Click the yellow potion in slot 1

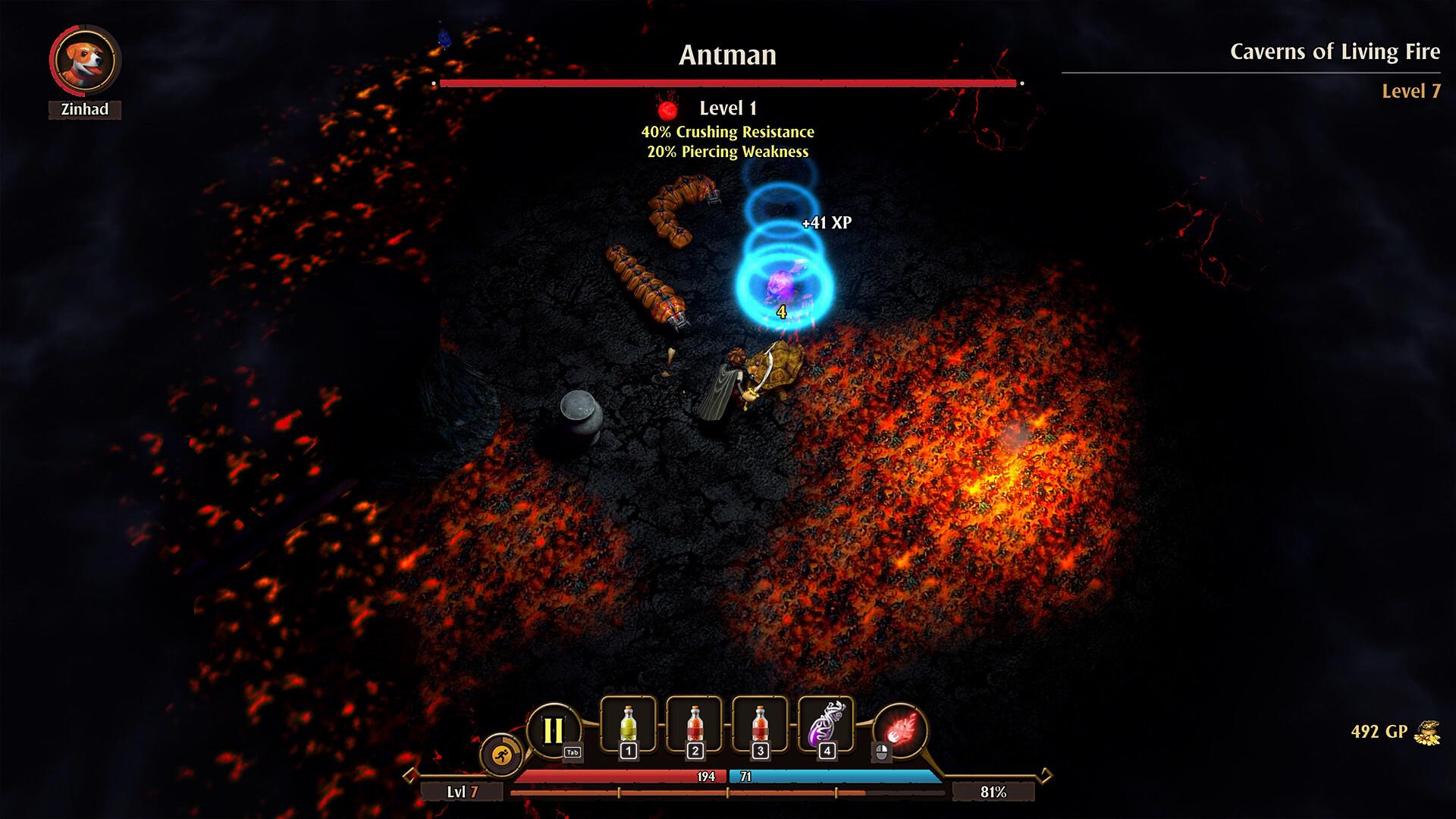tap(628, 724)
